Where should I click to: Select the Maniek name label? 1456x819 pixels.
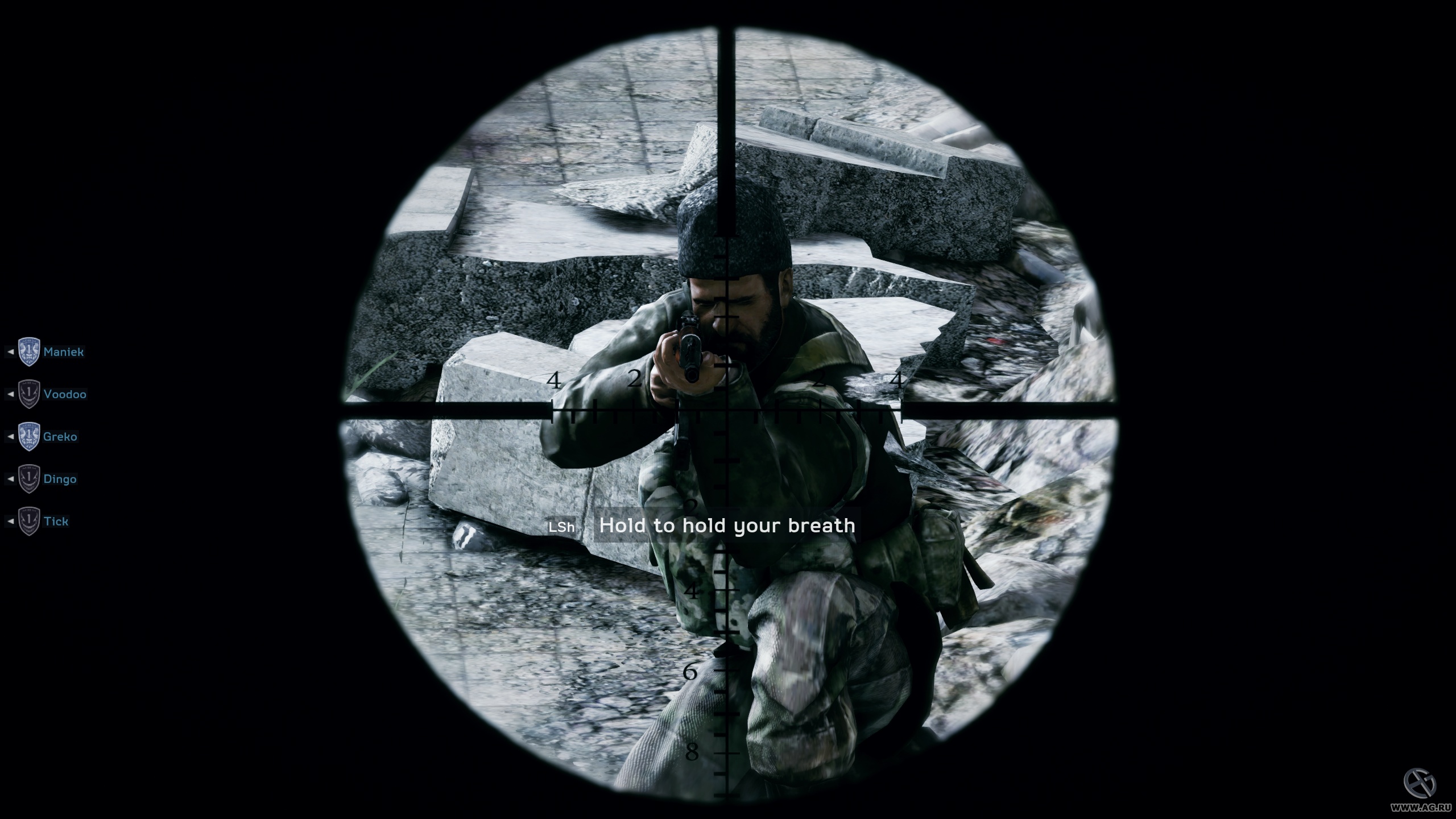pos(64,351)
